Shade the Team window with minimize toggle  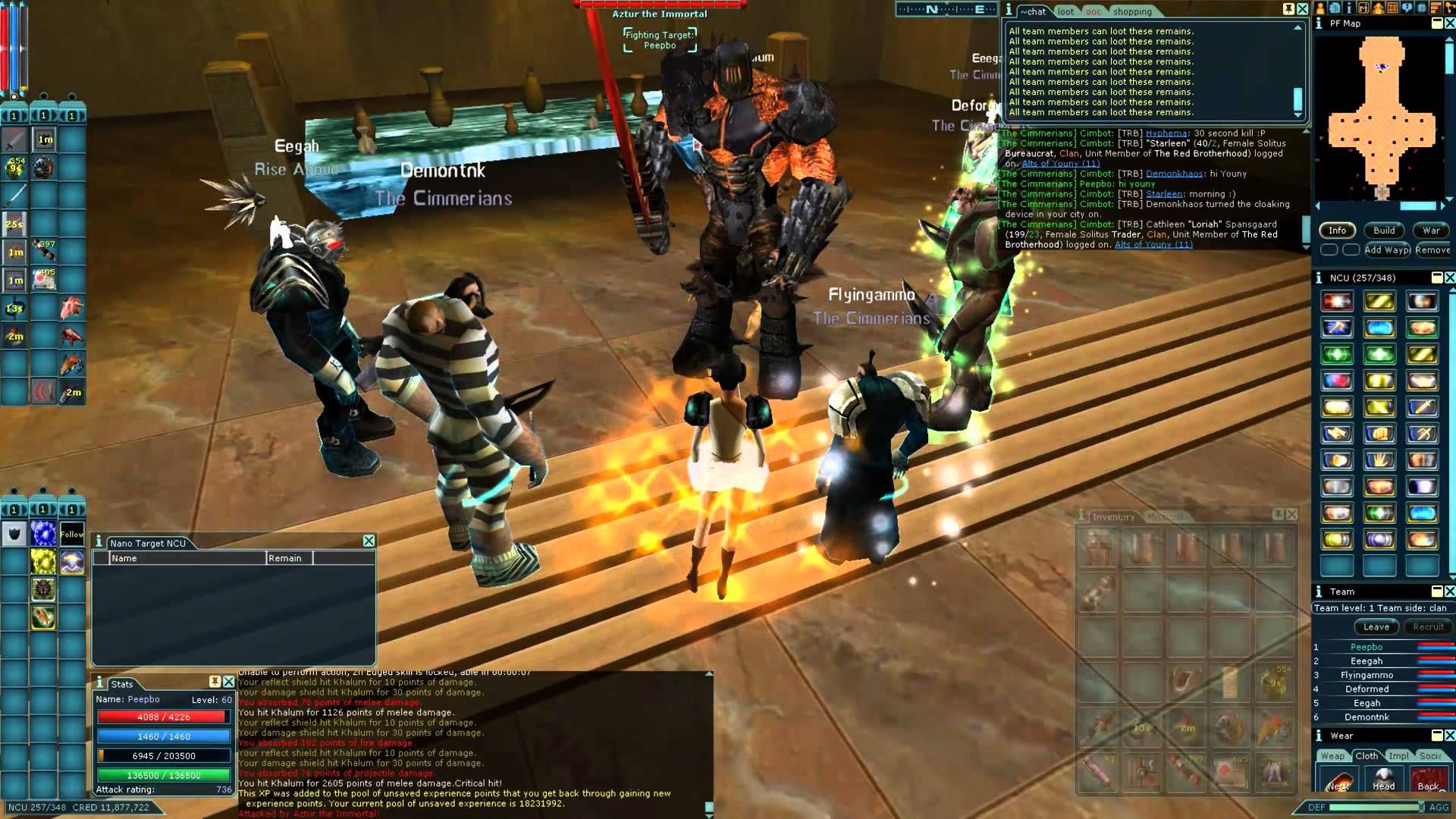pos(1436,591)
